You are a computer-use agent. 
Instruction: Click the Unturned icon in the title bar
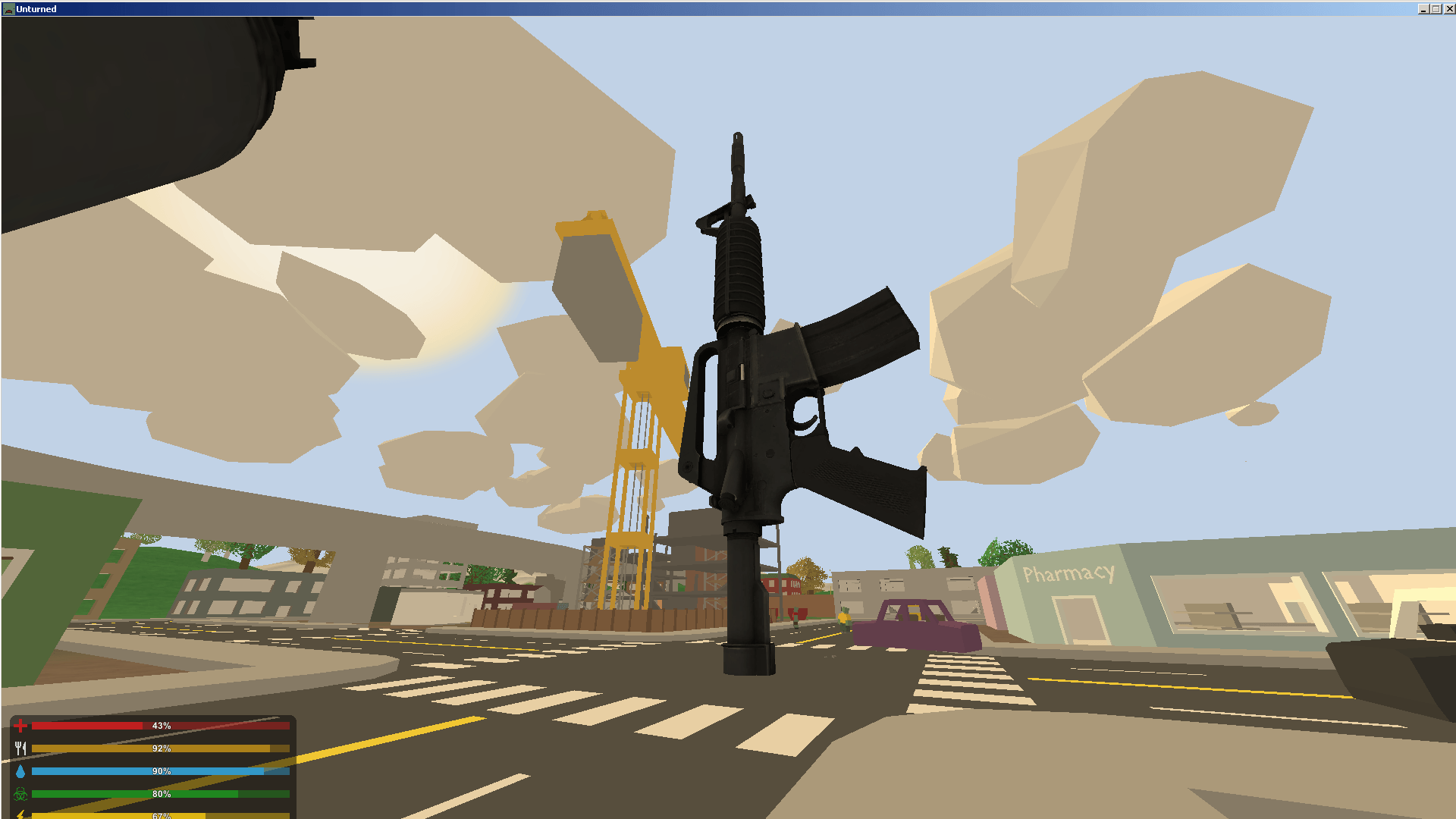click(8, 8)
